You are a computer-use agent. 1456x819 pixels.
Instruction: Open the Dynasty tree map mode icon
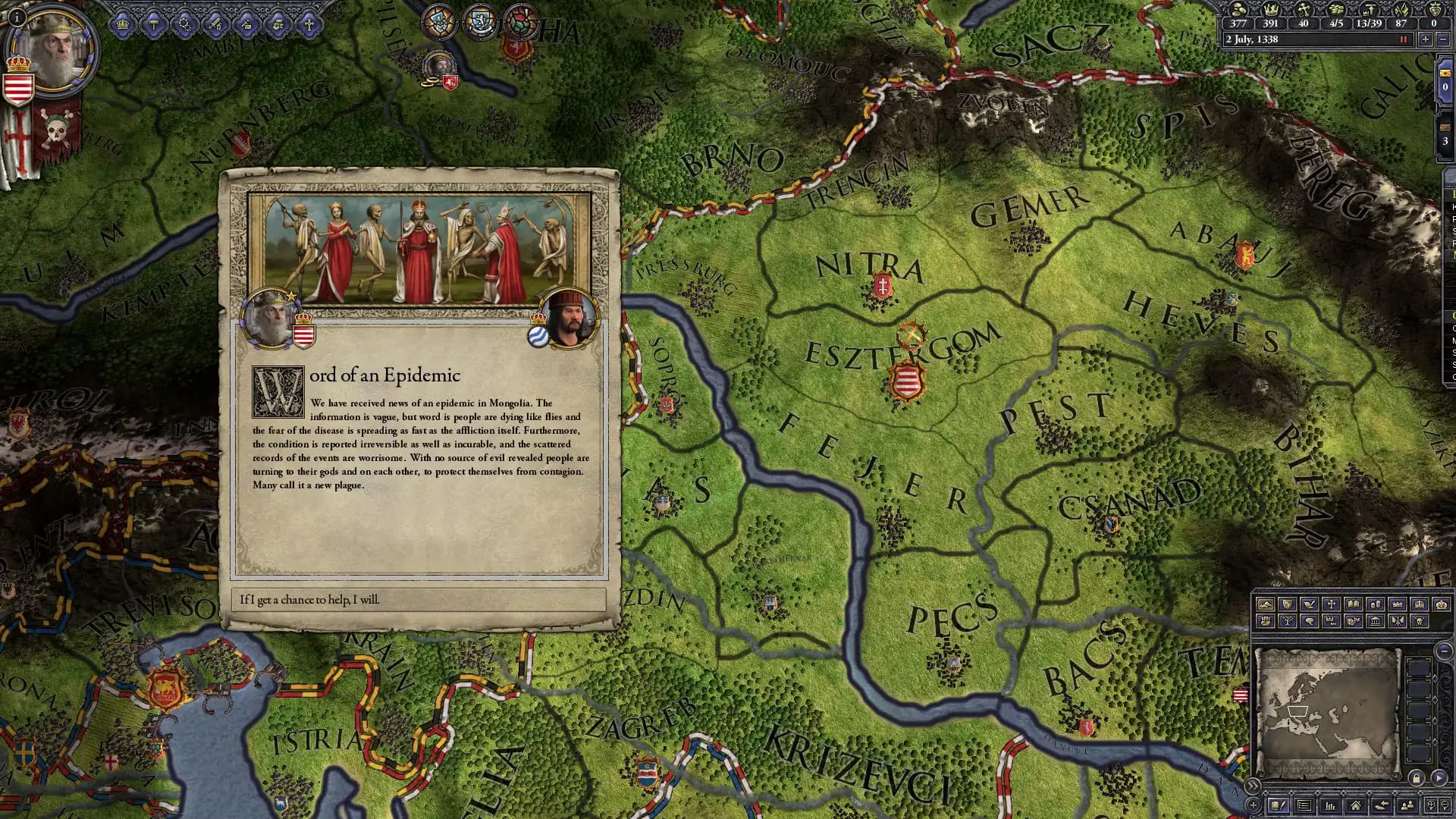[1287, 622]
